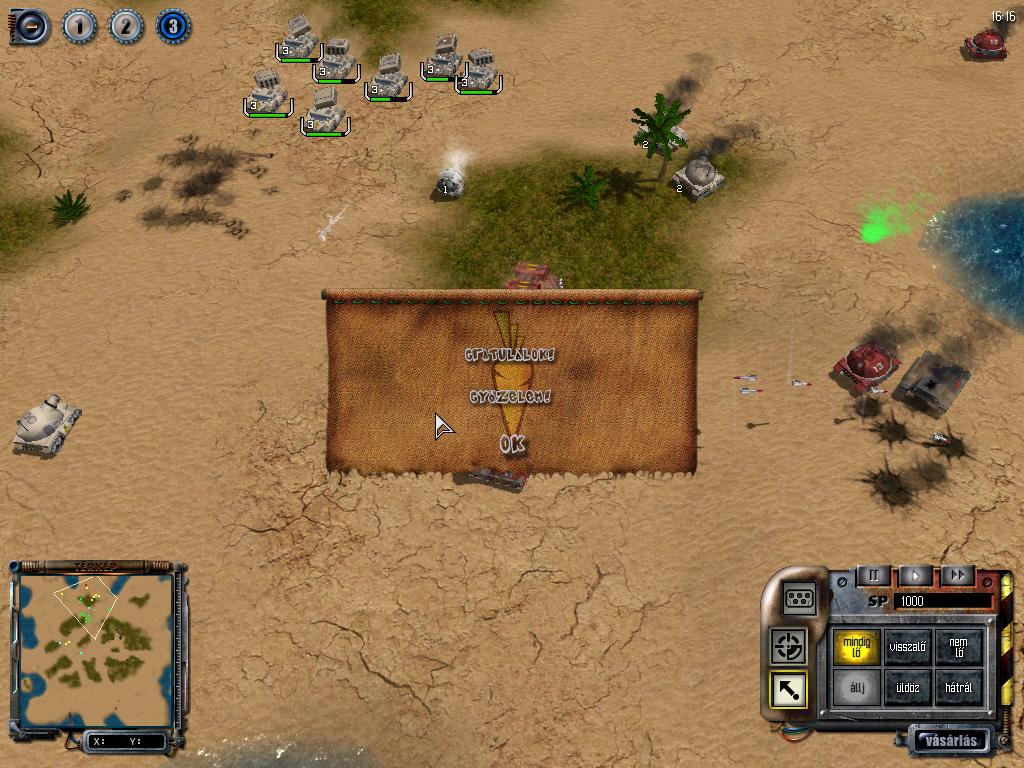Choose the 'visszalő' return-fire mode
The width and height of the screenshot is (1024, 768).
(908, 646)
